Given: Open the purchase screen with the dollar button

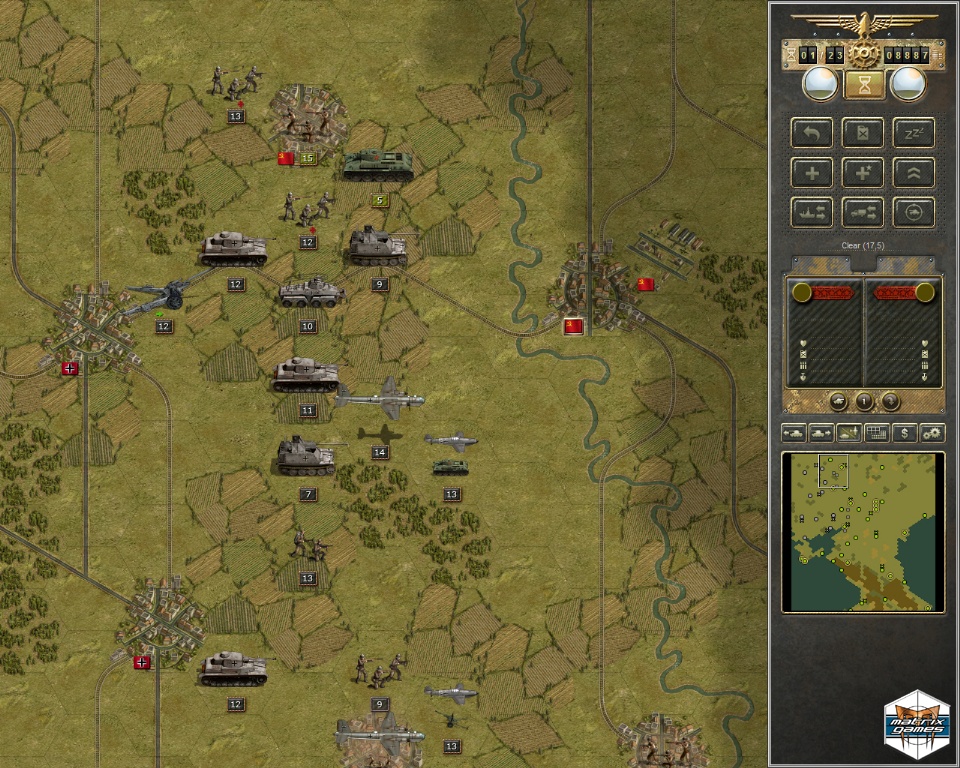Looking at the screenshot, I should pos(905,433).
